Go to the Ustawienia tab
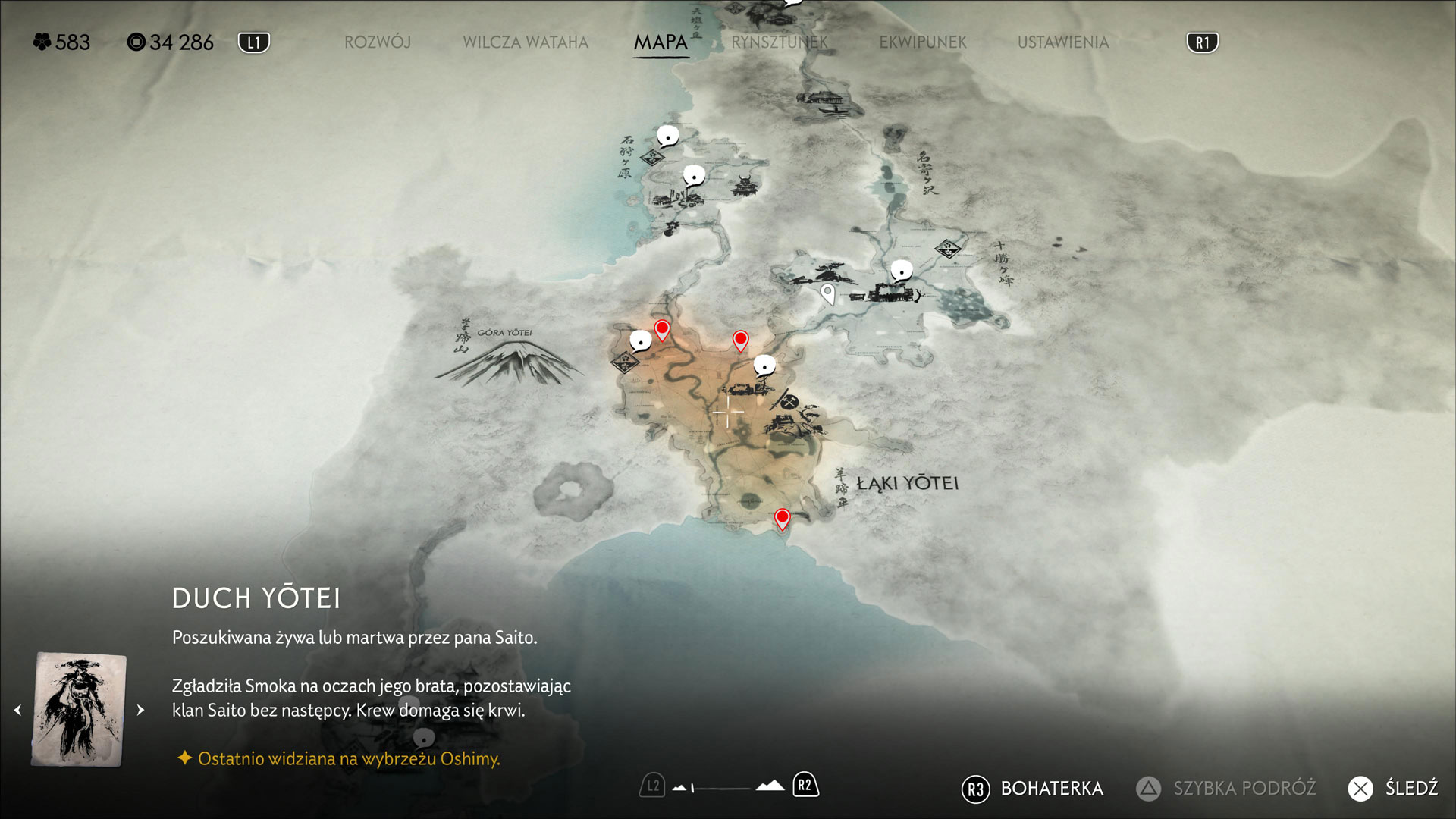 pyautogui.click(x=1063, y=42)
